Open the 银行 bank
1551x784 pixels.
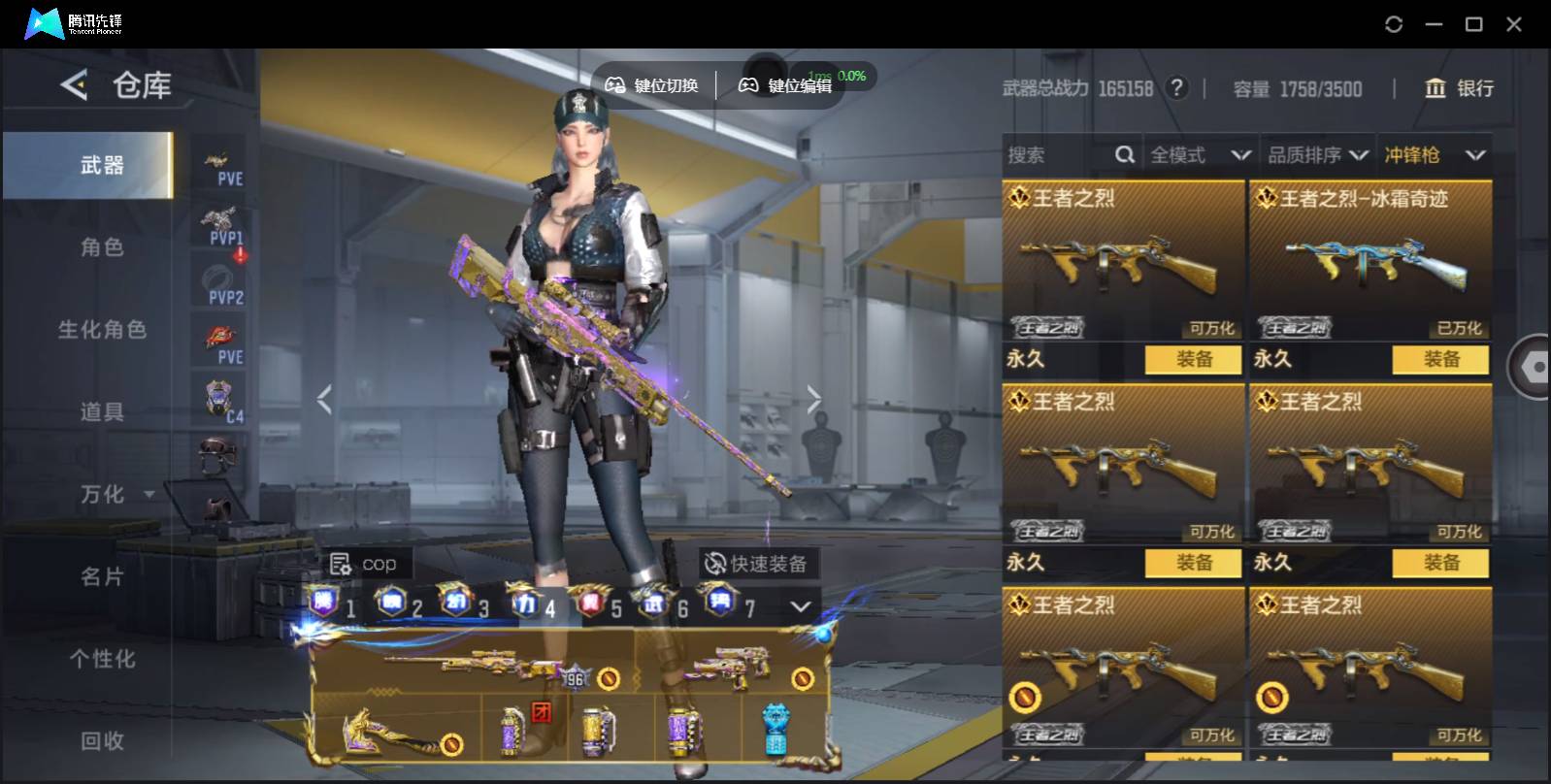click(1459, 88)
